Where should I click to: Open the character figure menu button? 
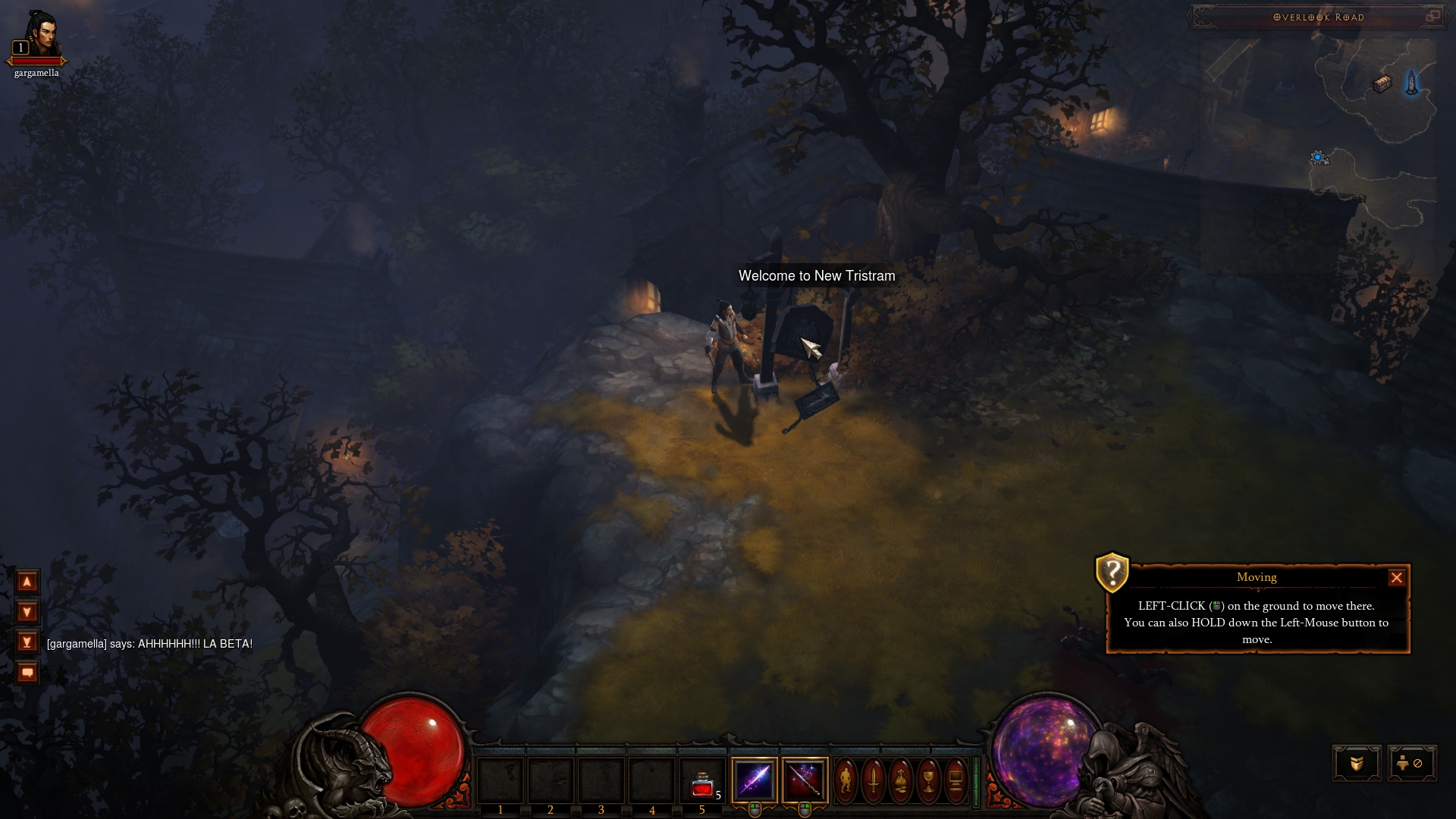point(846,780)
